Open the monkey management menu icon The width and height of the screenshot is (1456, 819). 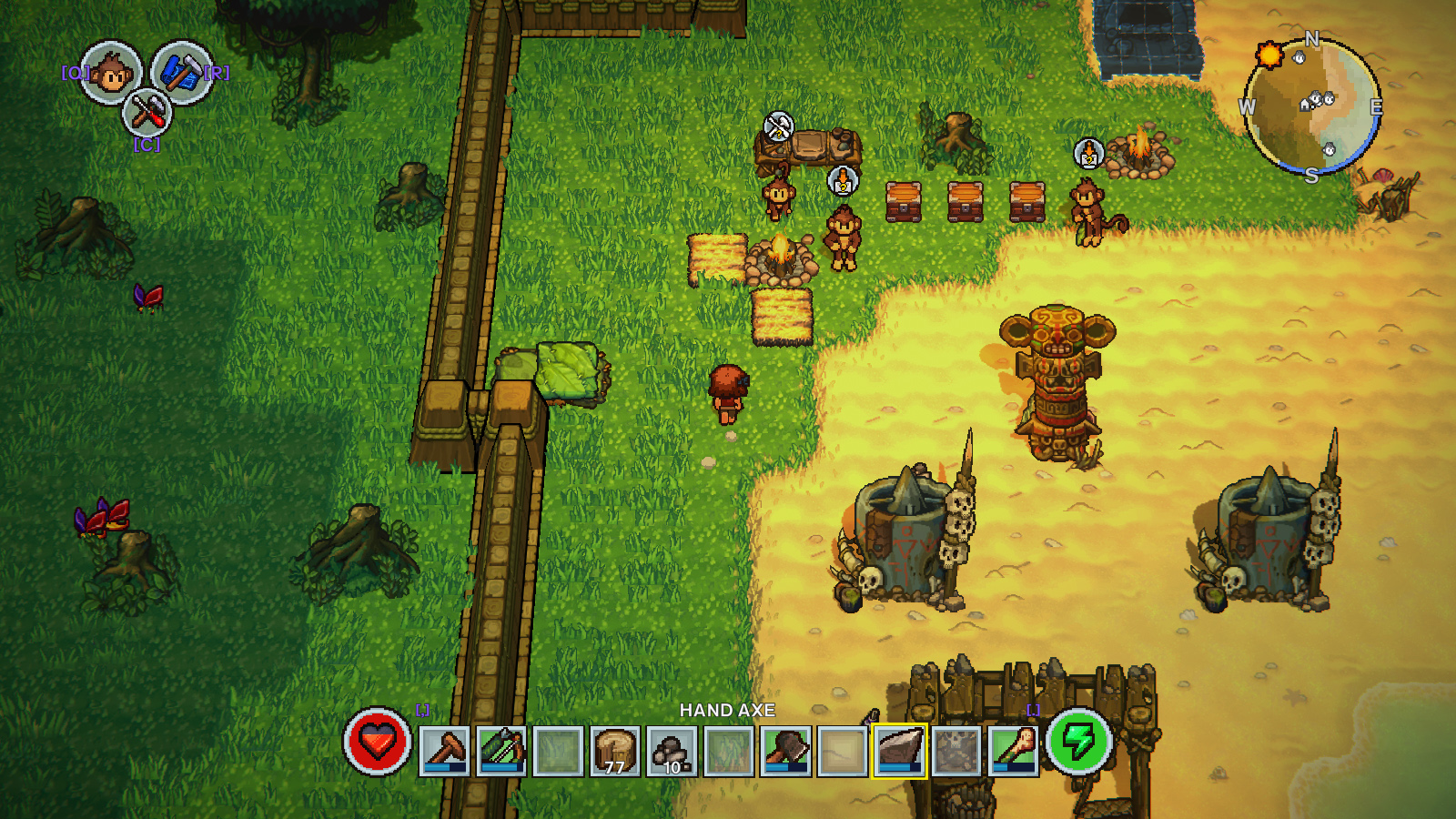(x=111, y=73)
